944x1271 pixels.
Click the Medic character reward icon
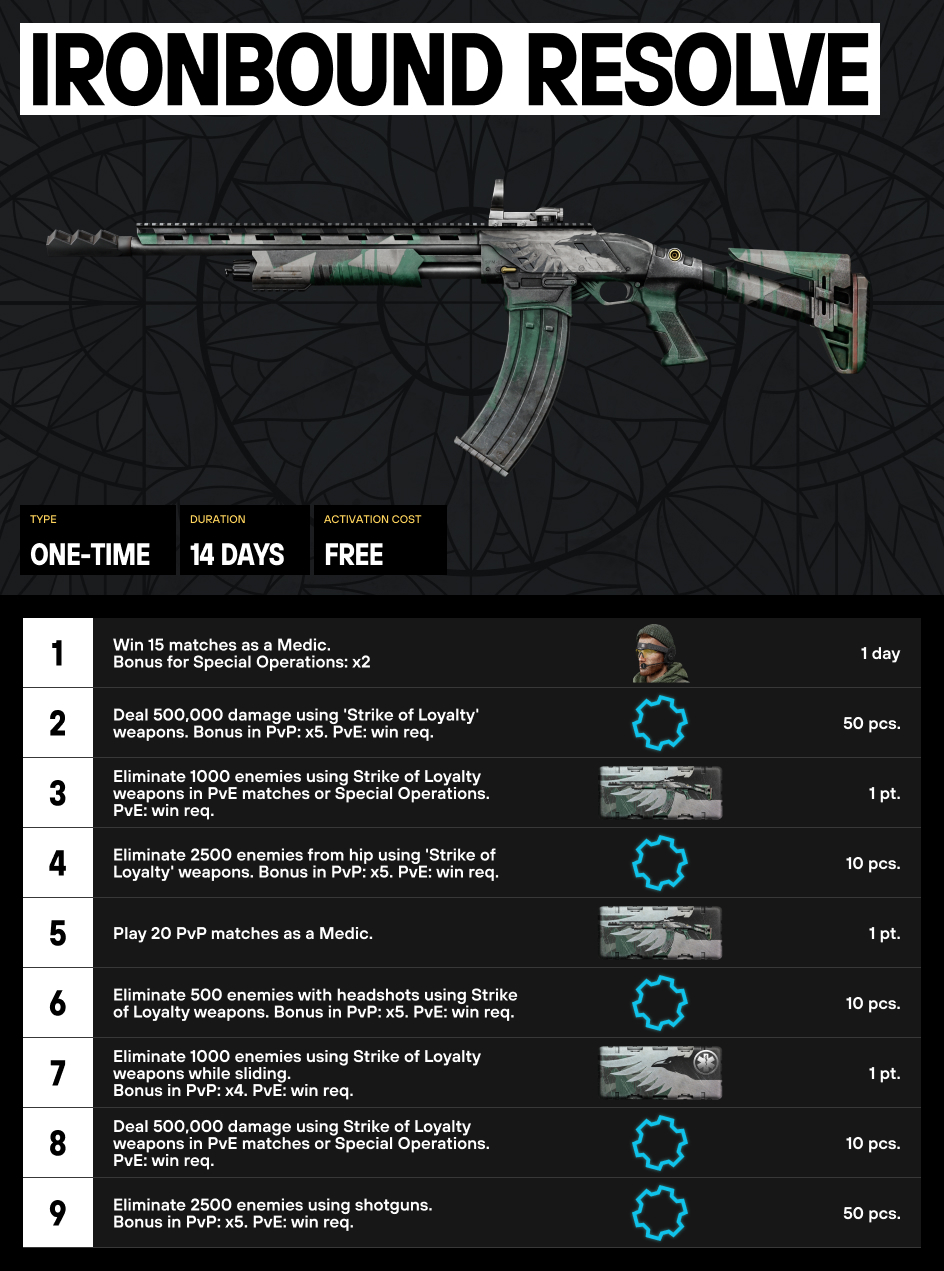tap(660, 653)
